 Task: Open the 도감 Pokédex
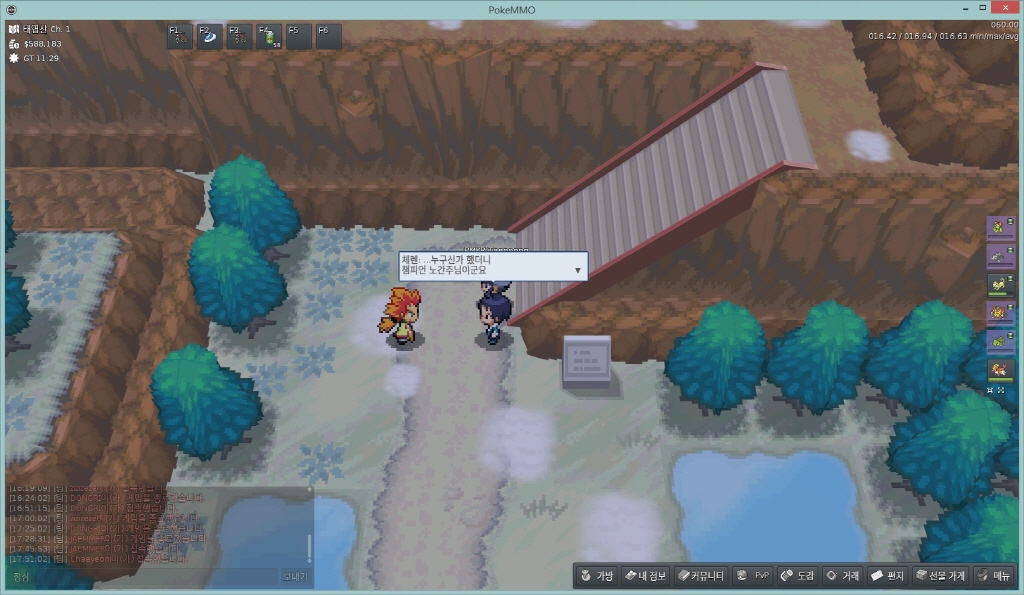[x=797, y=576]
